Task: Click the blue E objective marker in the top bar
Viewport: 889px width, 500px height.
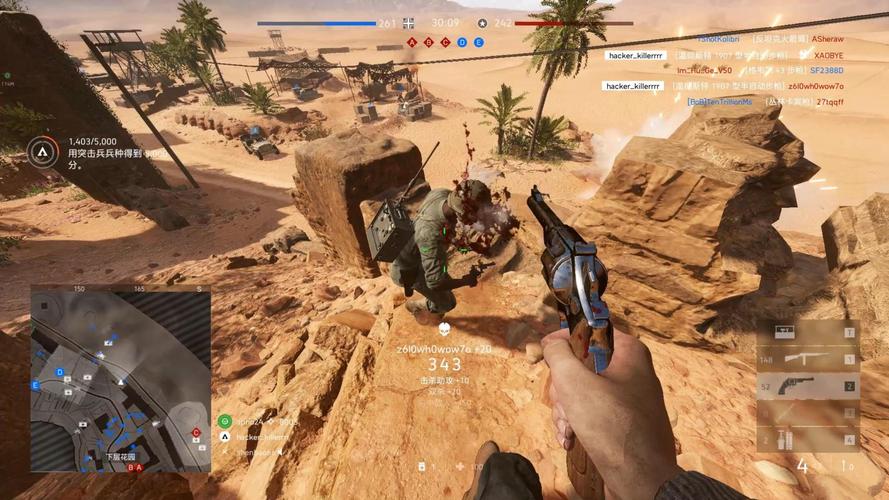Action: point(478,42)
